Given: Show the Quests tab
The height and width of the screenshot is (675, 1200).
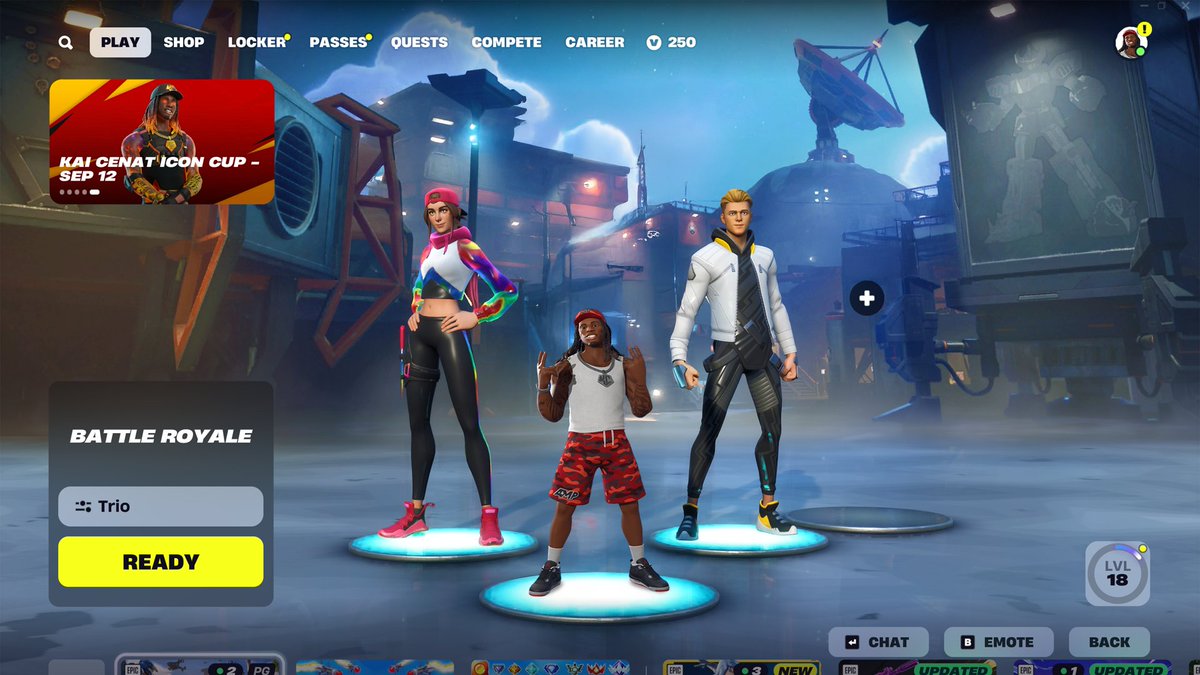Looking at the screenshot, I should tap(419, 42).
